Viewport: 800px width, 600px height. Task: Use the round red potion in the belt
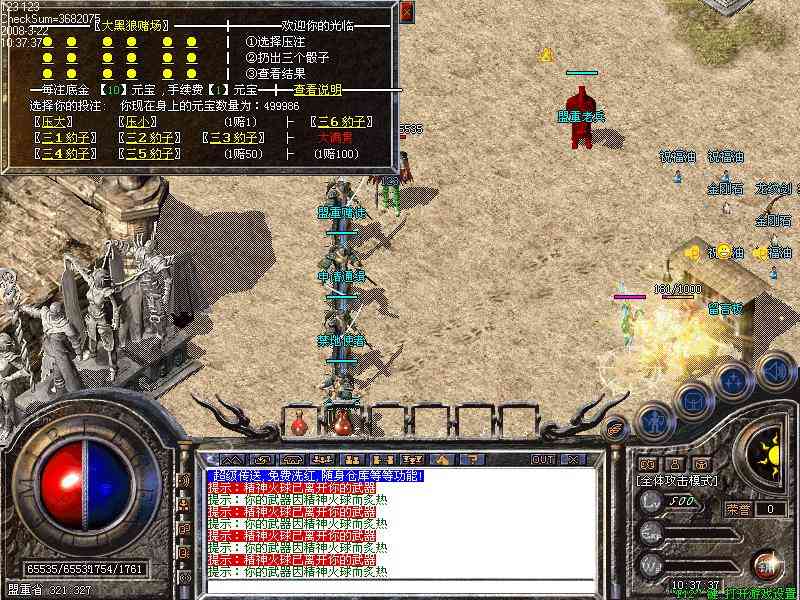(x=299, y=424)
